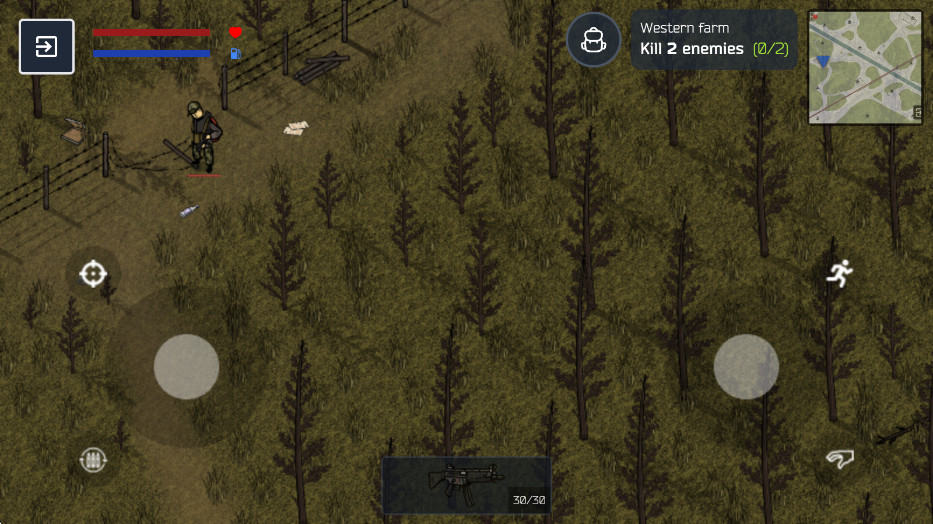Tap the ammo reload icon

coord(93,460)
